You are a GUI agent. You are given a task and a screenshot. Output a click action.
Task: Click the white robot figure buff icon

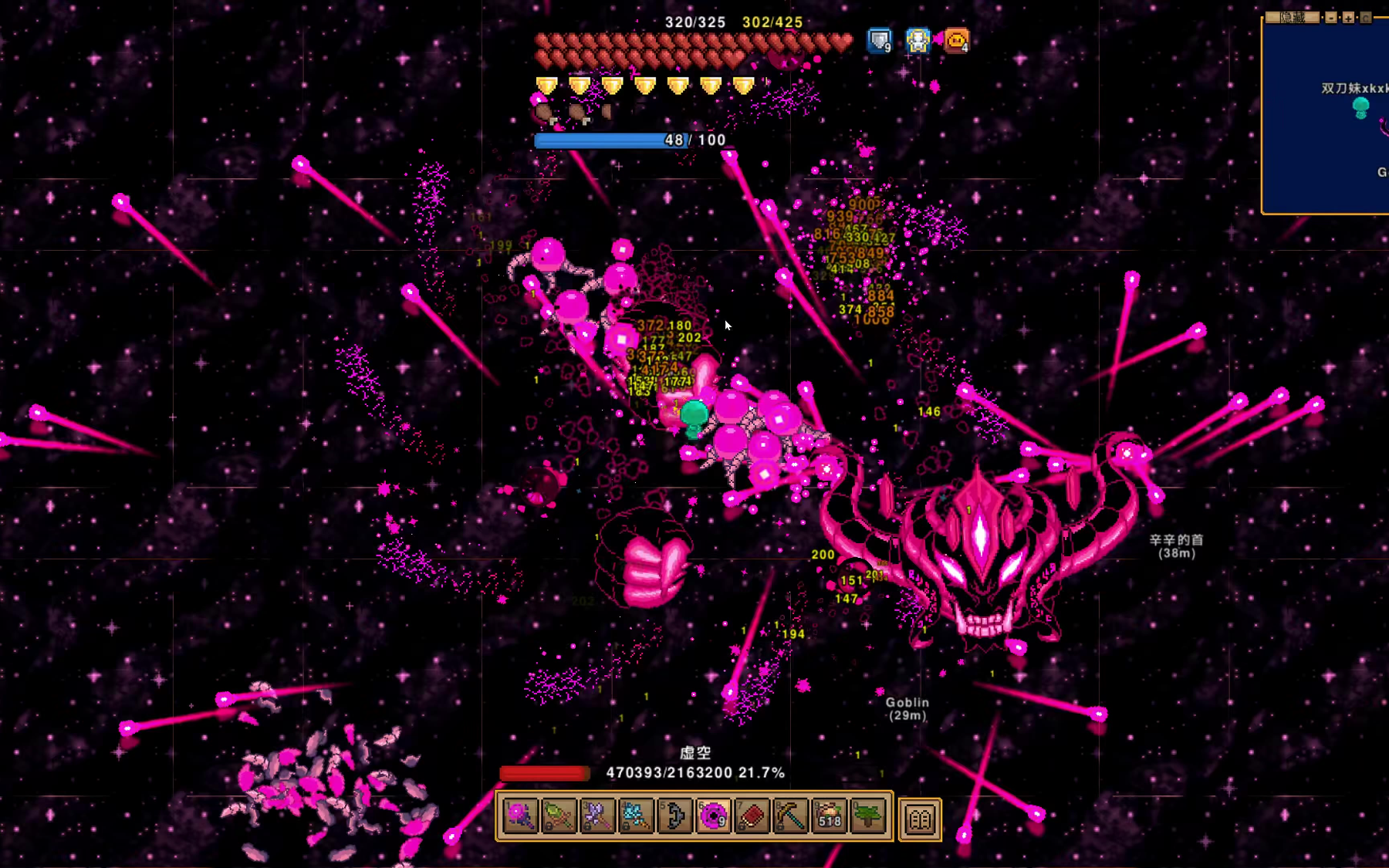pos(918,40)
